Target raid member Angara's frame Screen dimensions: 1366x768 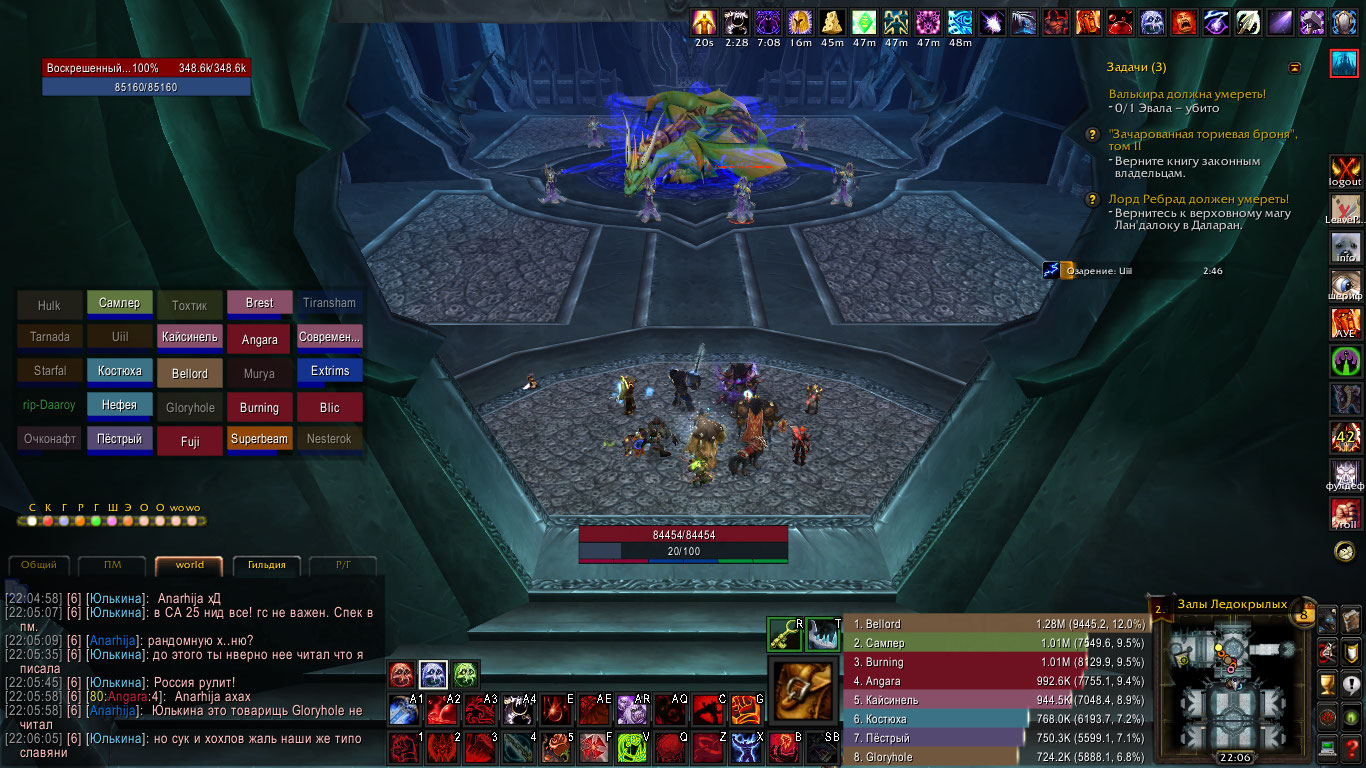click(259, 339)
